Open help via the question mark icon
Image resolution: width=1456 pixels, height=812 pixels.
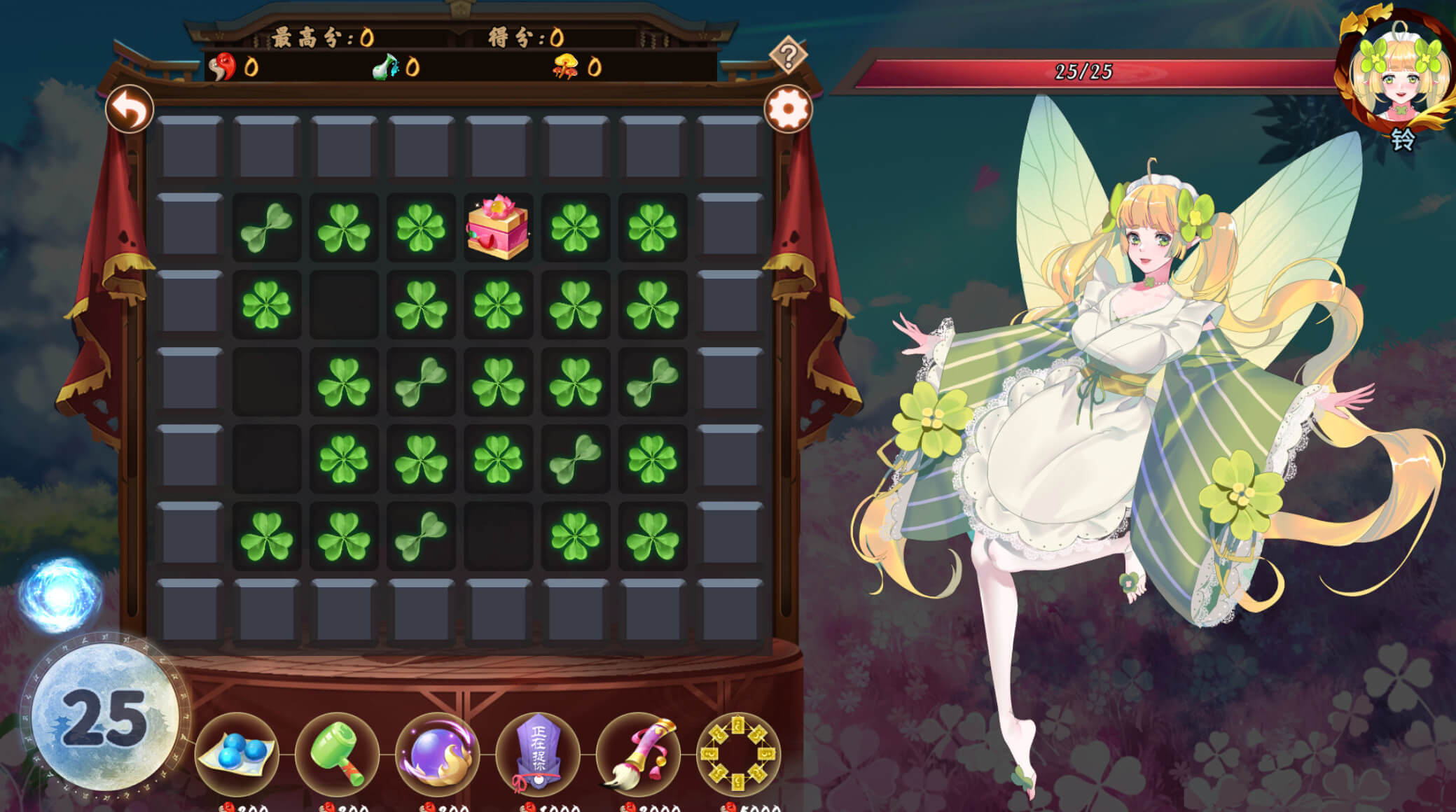click(788, 55)
